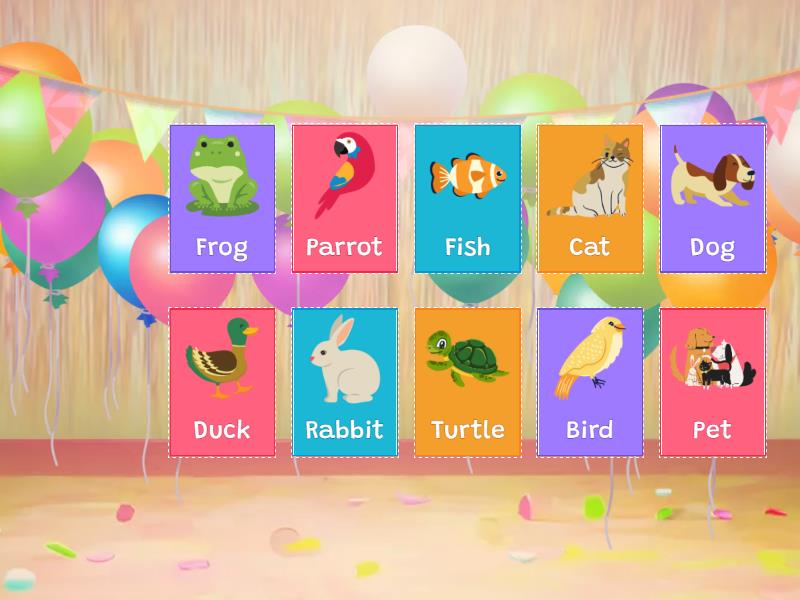The height and width of the screenshot is (600, 800).
Task: Choose the Duck card
Action: click(222, 382)
